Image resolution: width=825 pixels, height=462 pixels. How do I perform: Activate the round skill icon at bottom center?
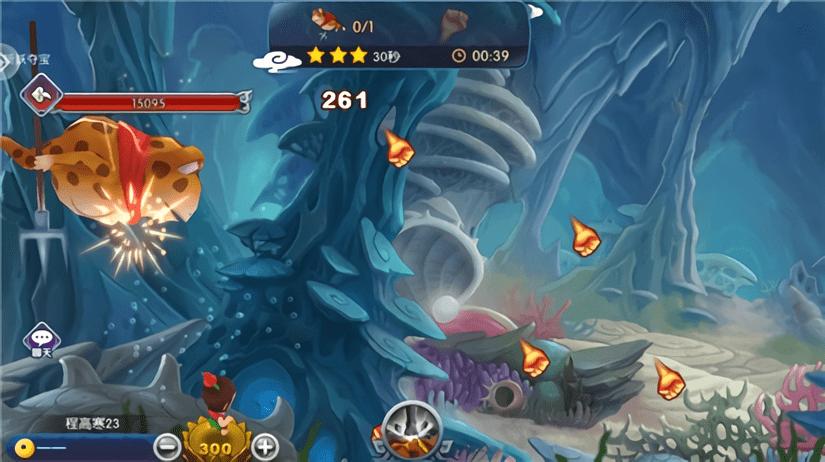click(x=413, y=429)
